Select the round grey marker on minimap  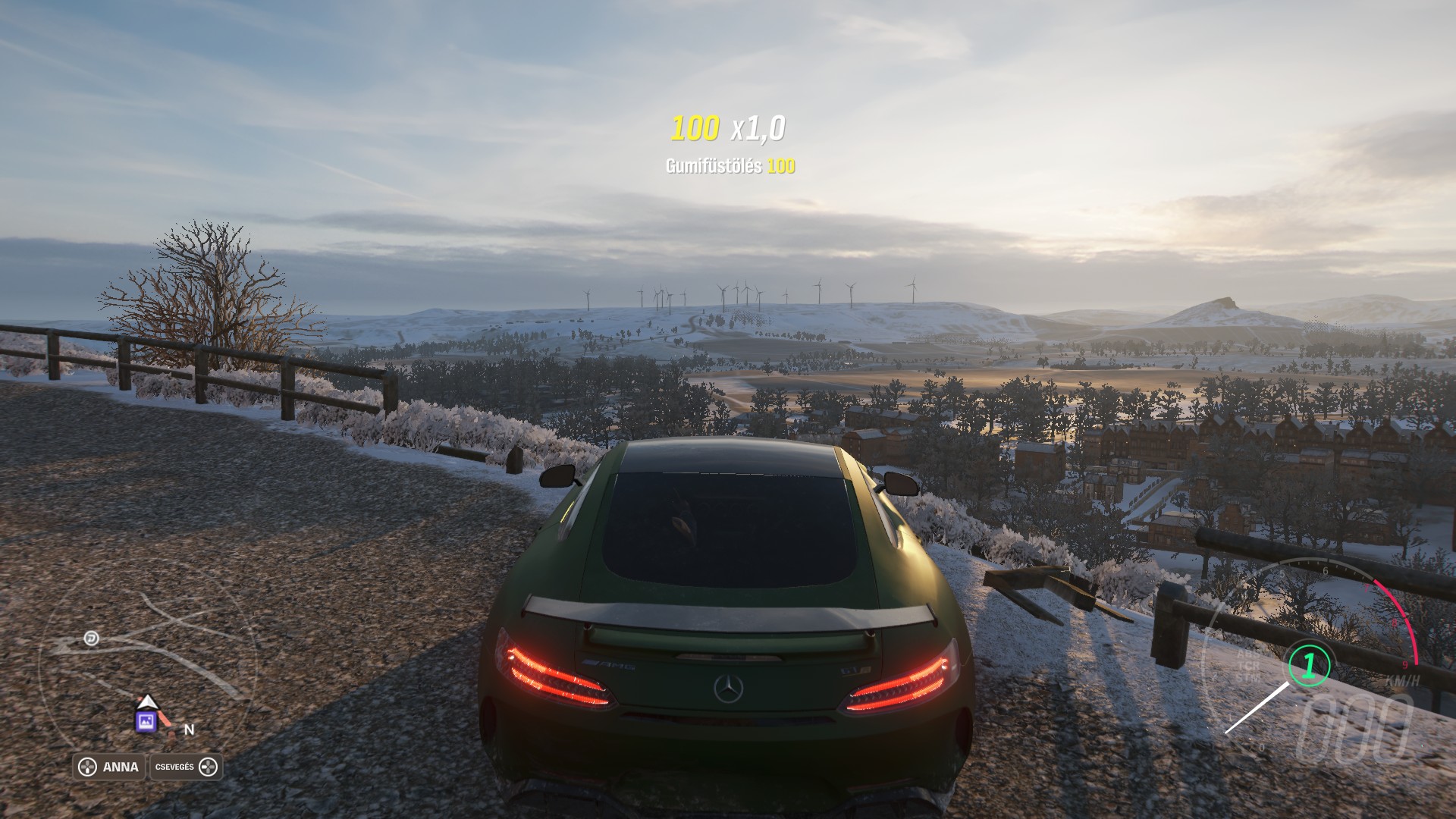pyautogui.click(x=92, y=638)
